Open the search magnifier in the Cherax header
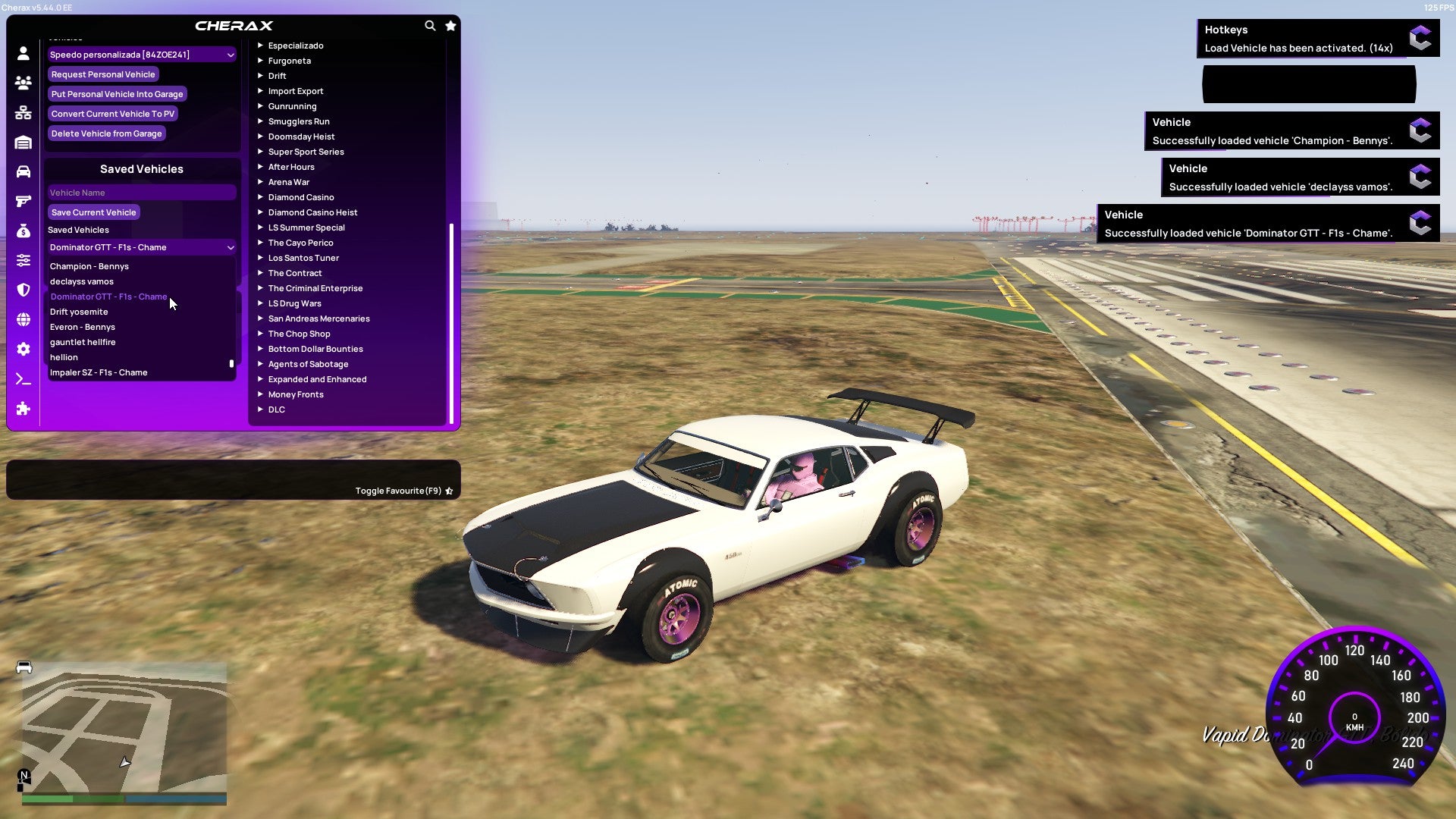Screen dimensions: 1456x819 tap(430, 25)
